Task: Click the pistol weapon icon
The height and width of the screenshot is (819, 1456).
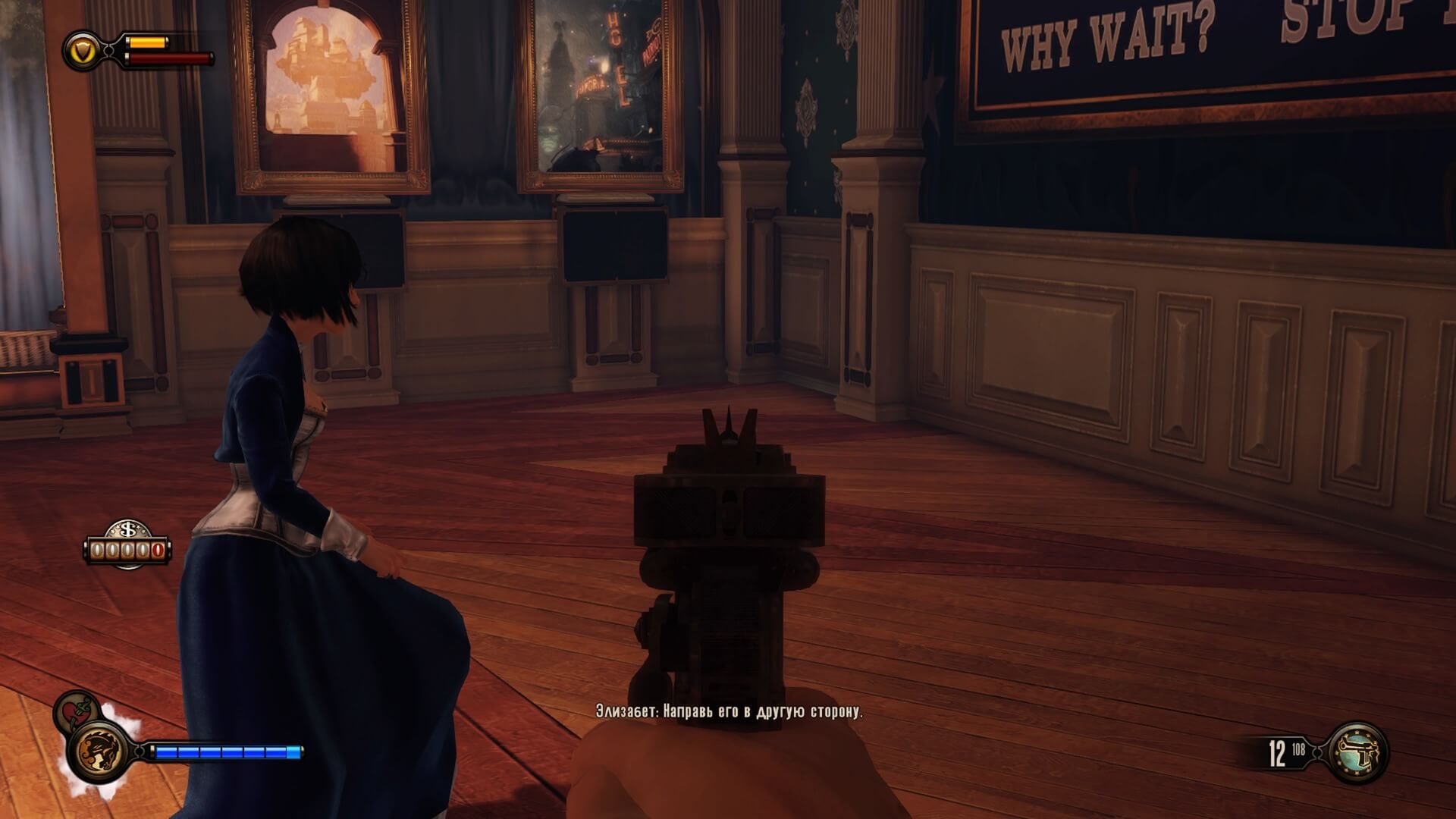Action: (x=1359, y=753)
